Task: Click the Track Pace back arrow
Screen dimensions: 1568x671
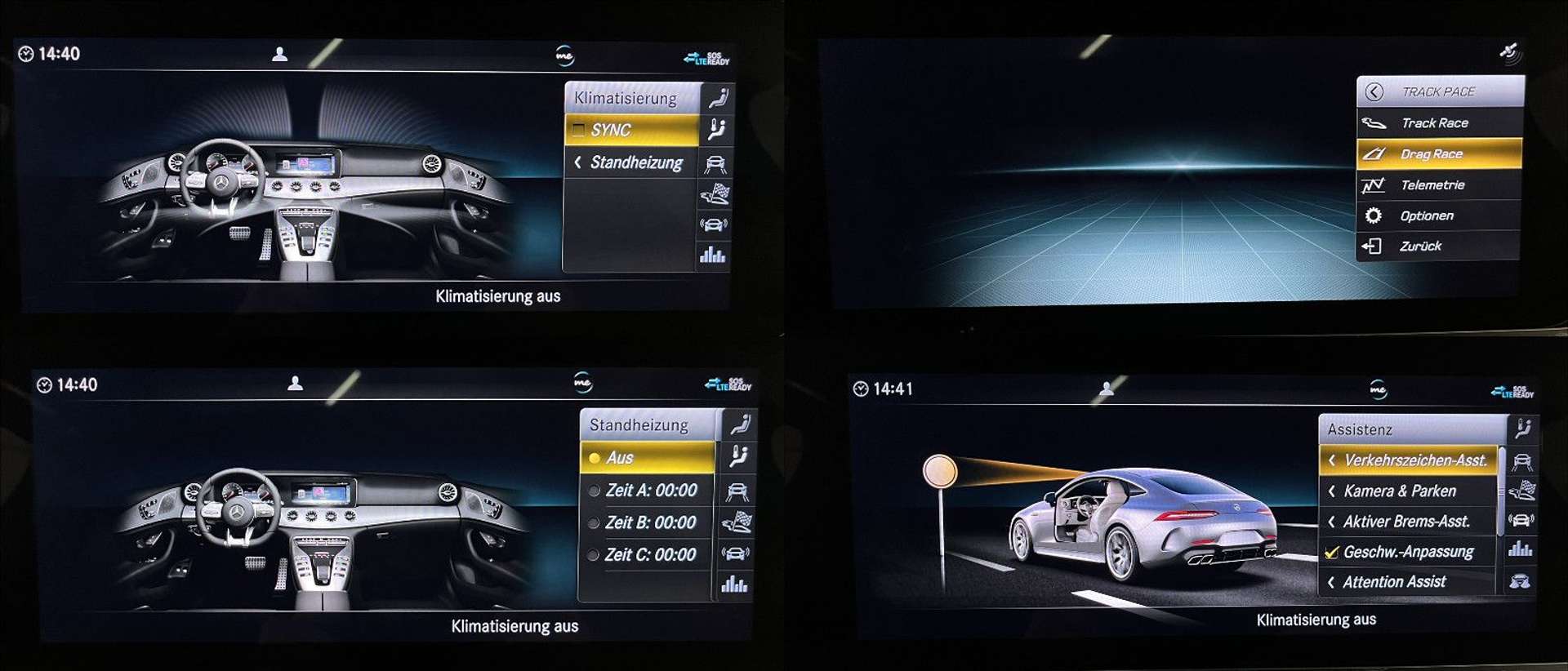Action: [1375, 91]
